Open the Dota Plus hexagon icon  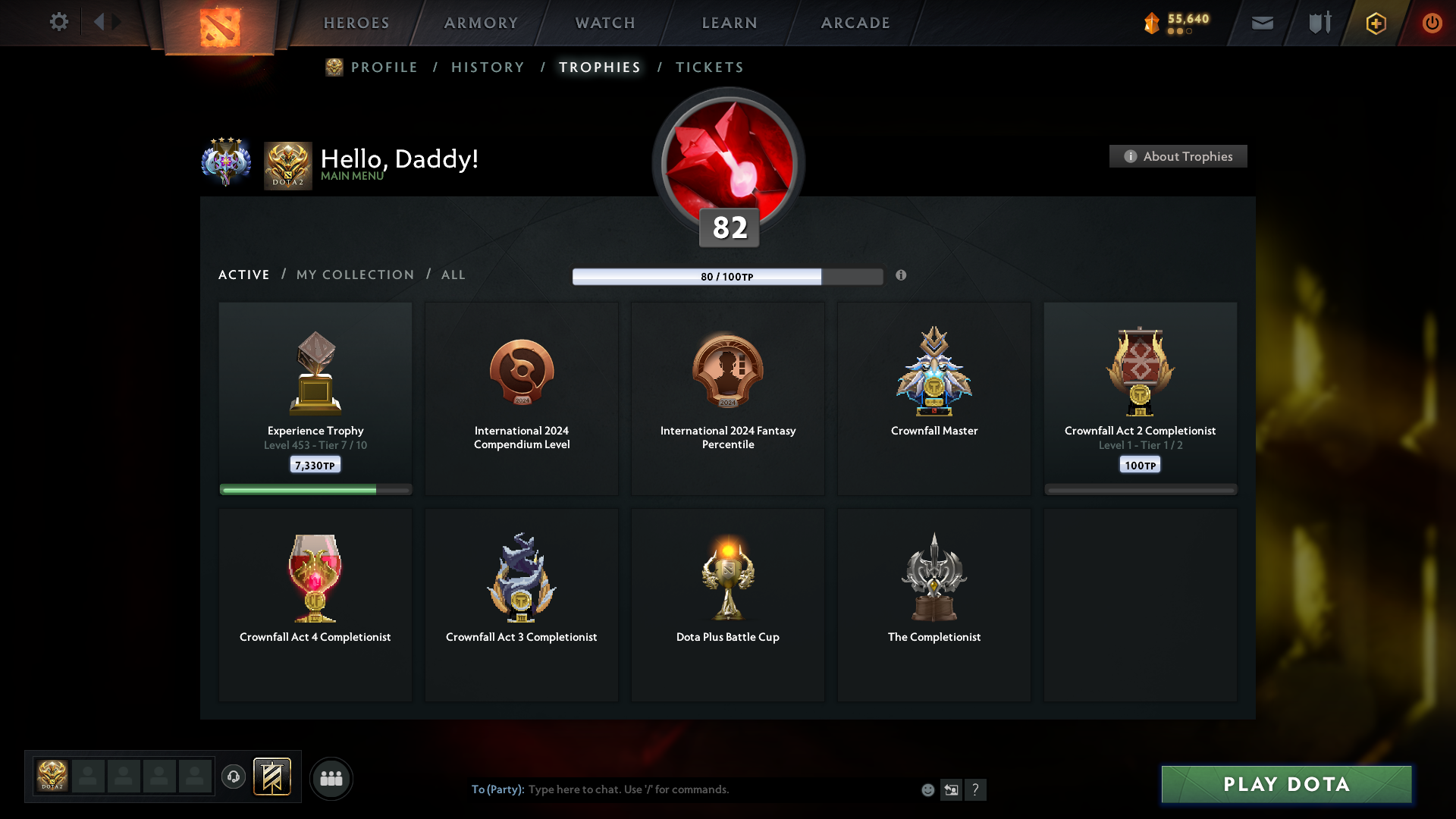[x=1375, y=24]
